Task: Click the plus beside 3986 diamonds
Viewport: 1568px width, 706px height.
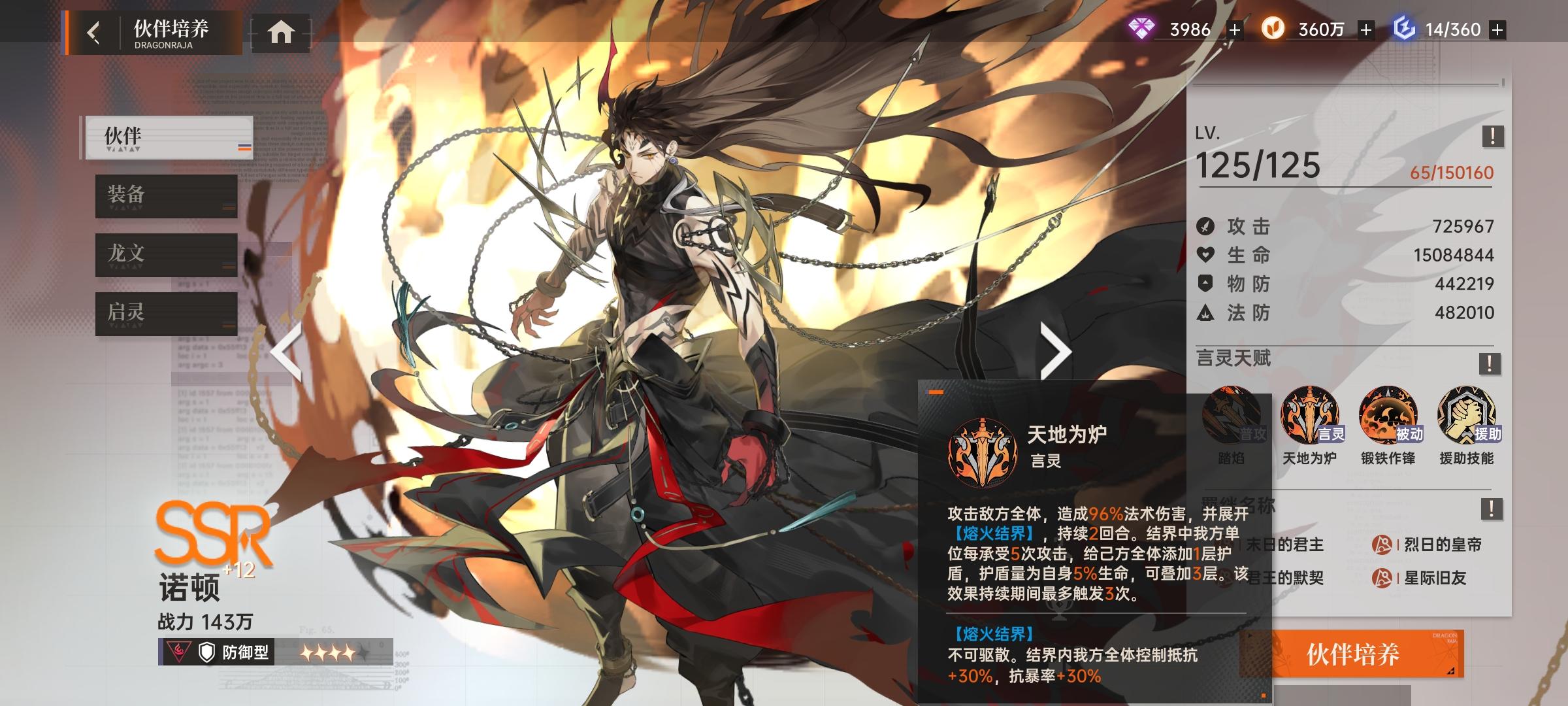Action: pyautogui.click(x=1233, y=29)
